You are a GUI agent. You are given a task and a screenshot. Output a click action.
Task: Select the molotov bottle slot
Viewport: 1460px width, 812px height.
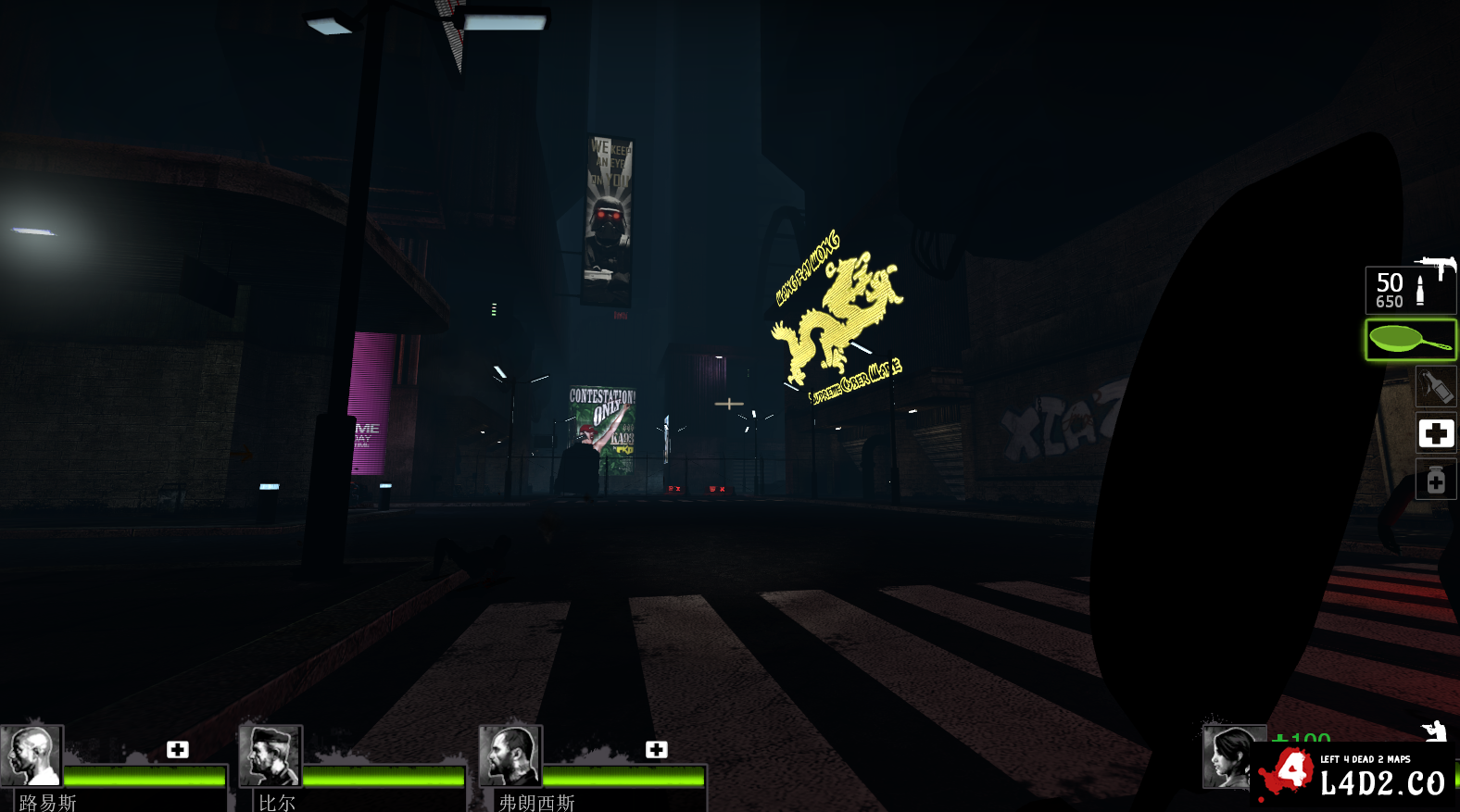tap(1435, 386)
